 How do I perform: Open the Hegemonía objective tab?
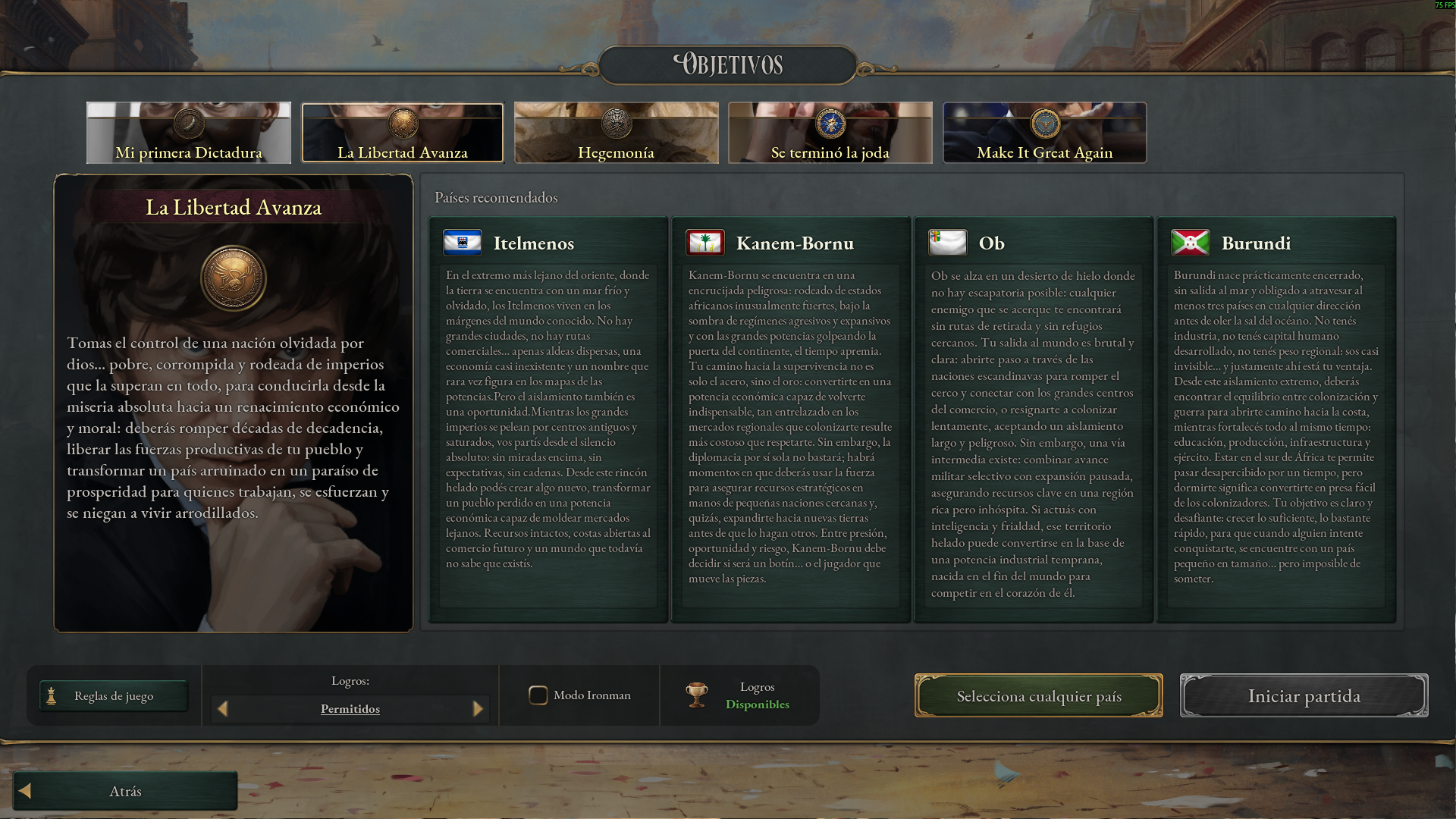pos(616,133)
